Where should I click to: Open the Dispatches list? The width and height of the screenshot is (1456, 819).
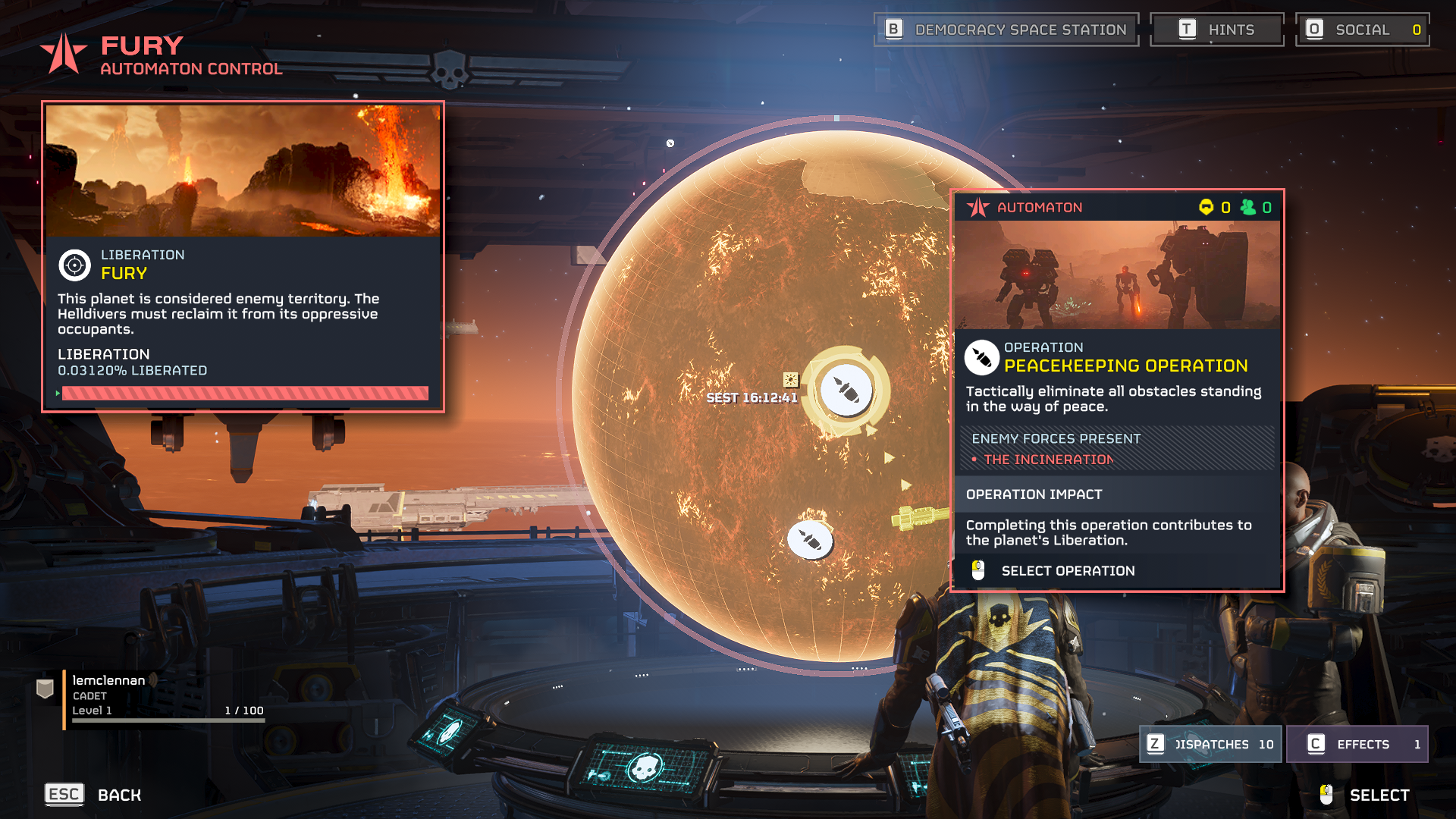click(x=1210, y=744)
